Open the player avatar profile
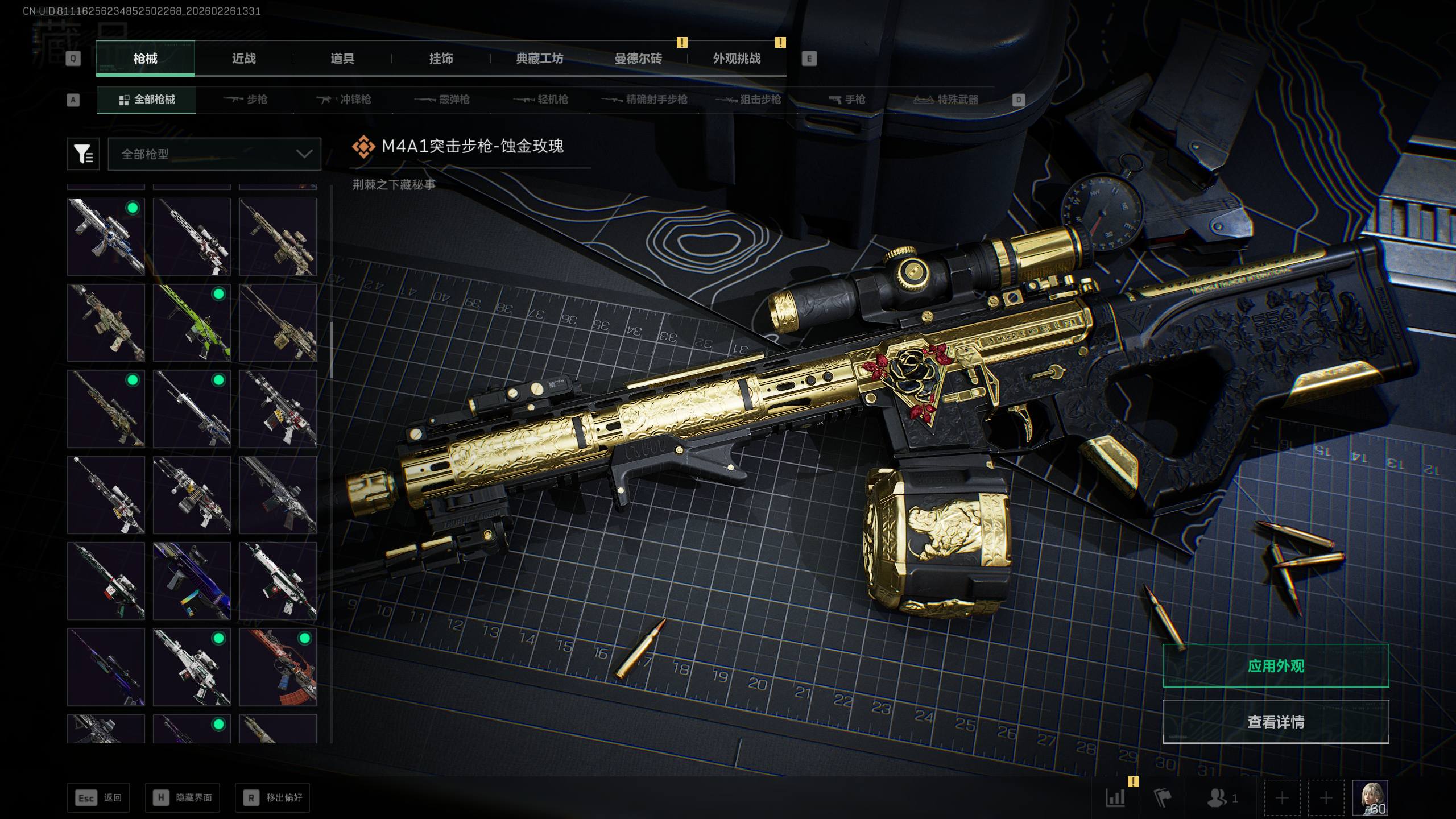Screen dimensions: 1456x819 (x=1370, y=797)
